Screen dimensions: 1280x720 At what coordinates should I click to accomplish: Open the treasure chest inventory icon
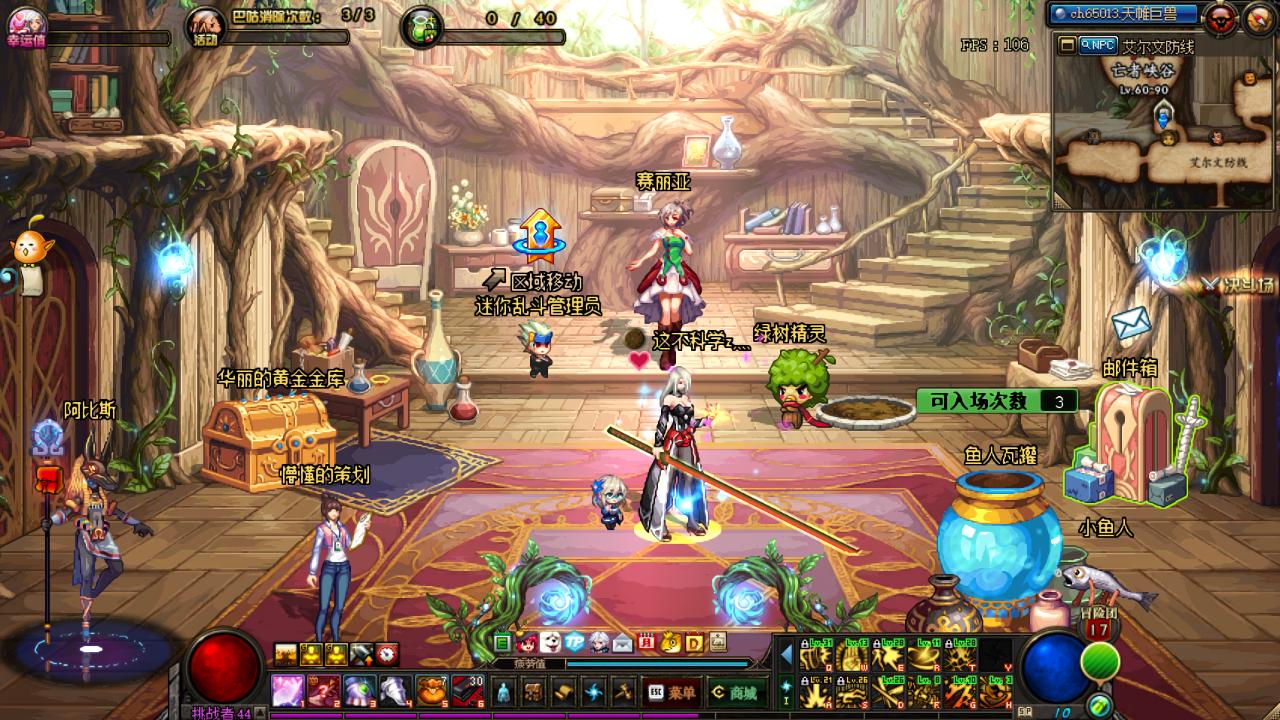(534, 692)
